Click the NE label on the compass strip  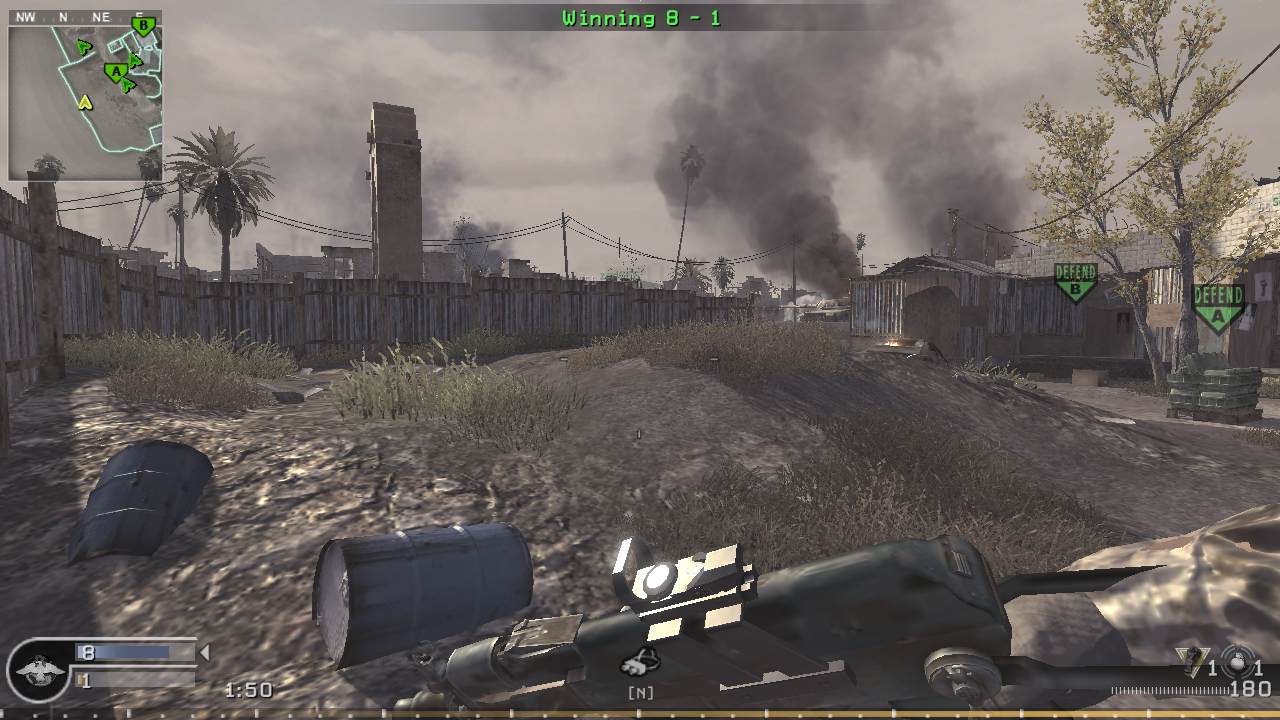(x=102, y=17)
